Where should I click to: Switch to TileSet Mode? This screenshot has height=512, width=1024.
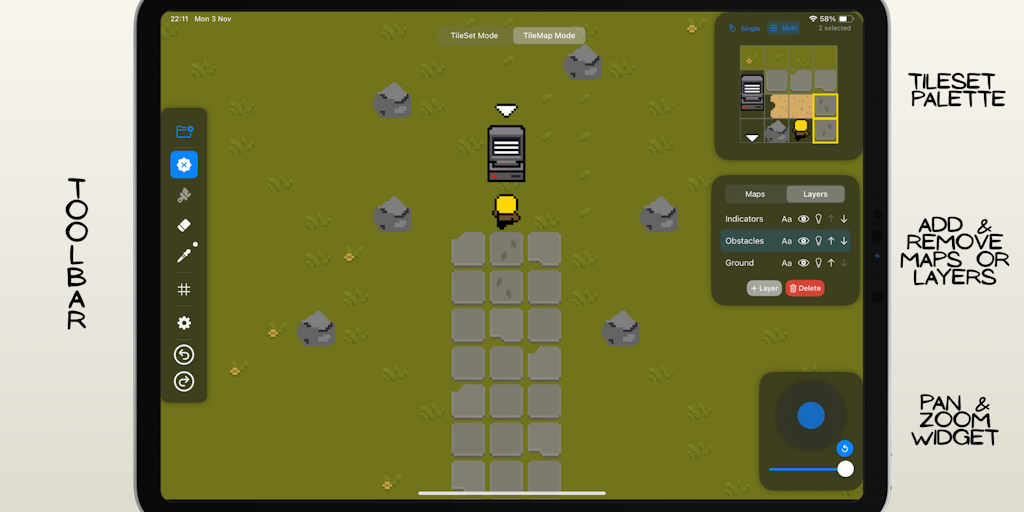(x=474, y=36)
